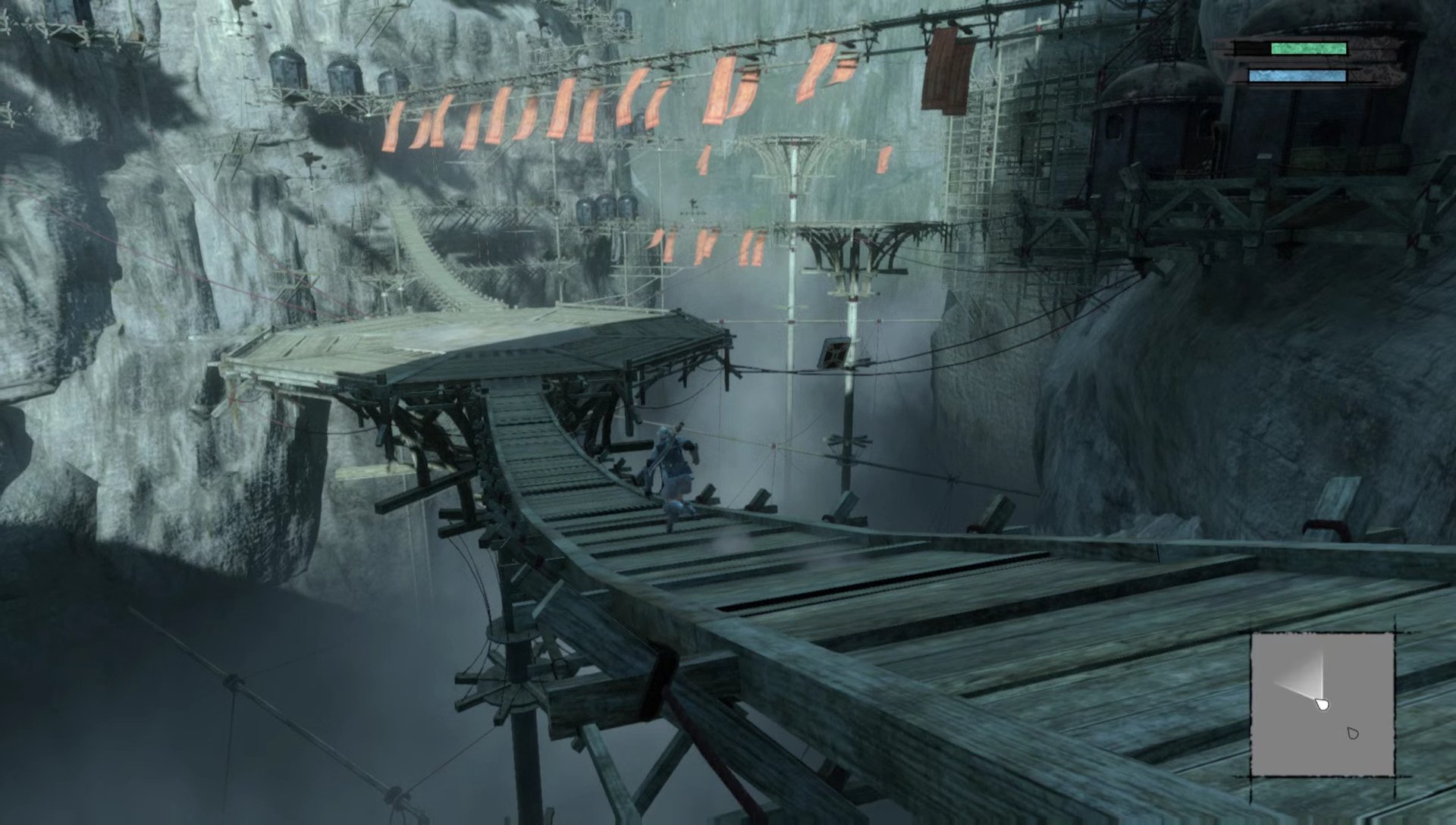Click the green health bar

click(x=1310, y=48)
